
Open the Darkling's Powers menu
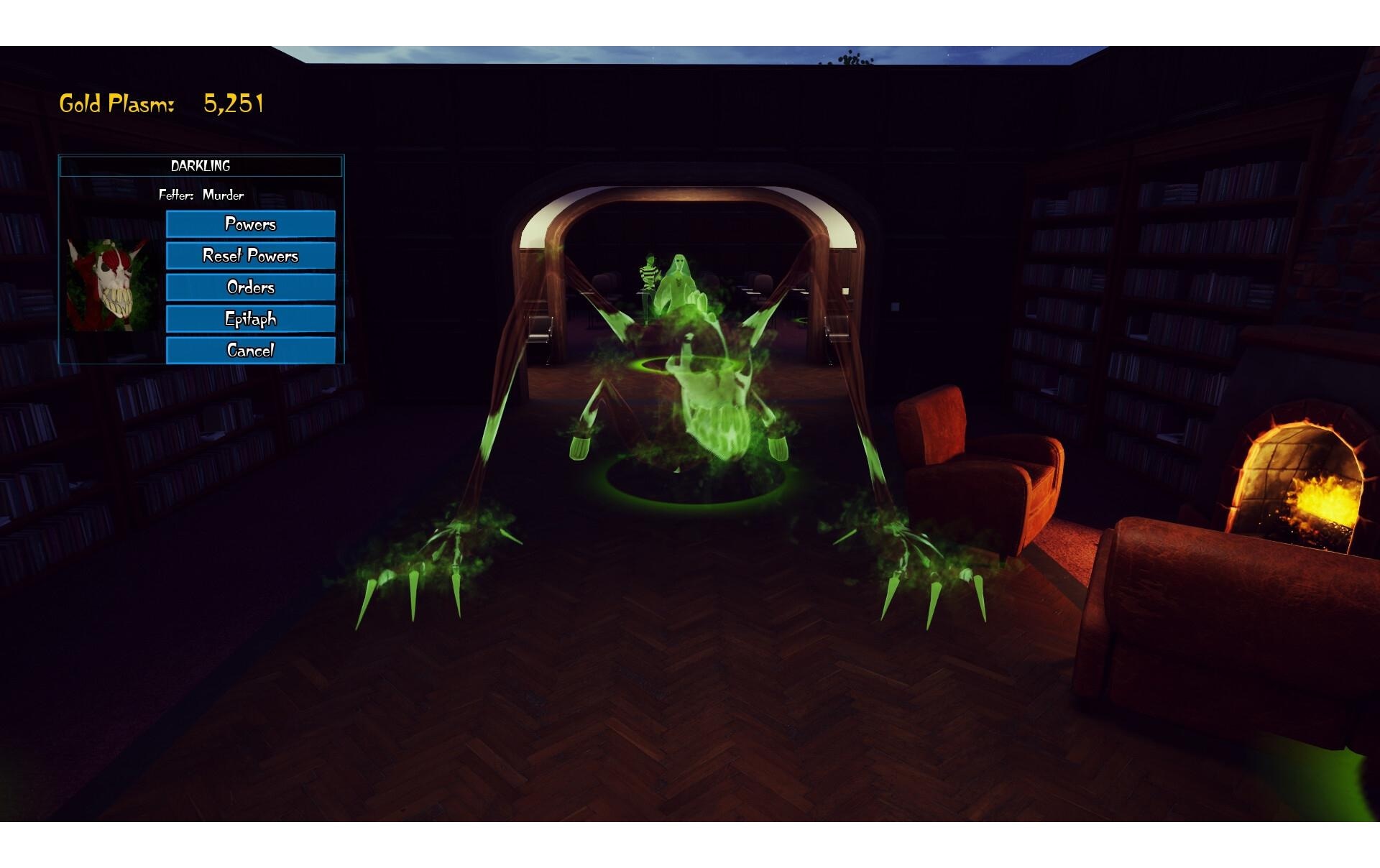tap(250, 224)
